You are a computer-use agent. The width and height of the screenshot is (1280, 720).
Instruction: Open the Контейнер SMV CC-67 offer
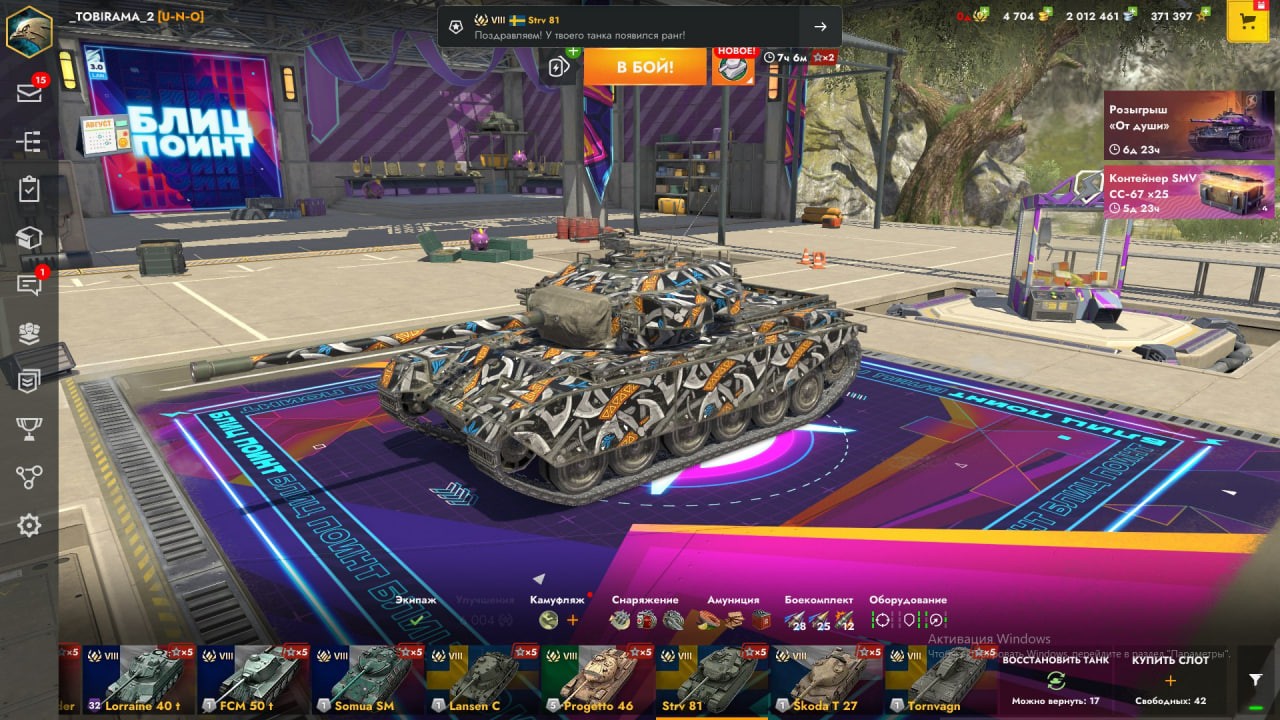[1175, 191]
